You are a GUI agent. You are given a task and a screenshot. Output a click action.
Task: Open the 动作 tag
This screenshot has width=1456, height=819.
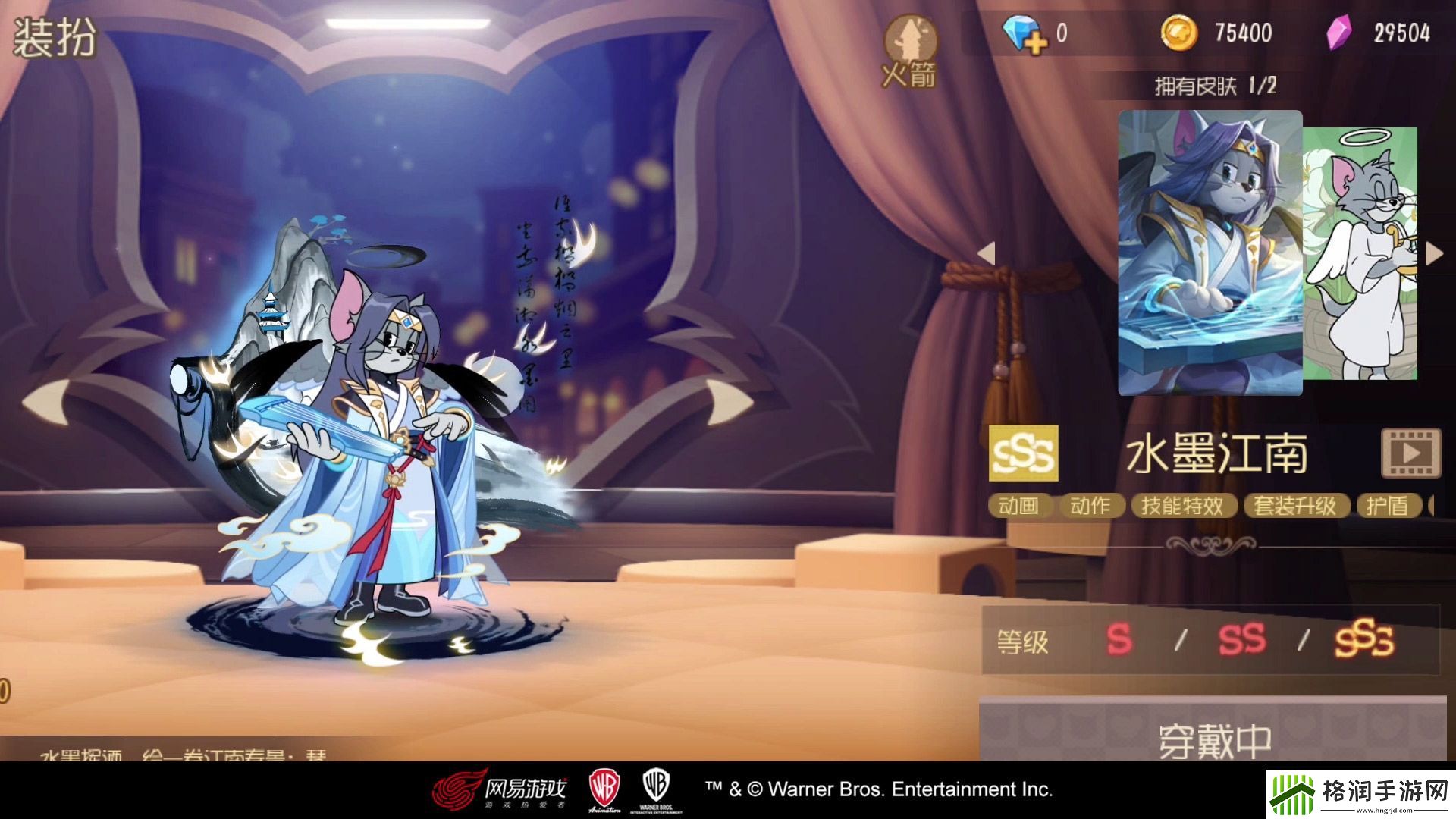pyautogui.click(x=1090, y=506)
